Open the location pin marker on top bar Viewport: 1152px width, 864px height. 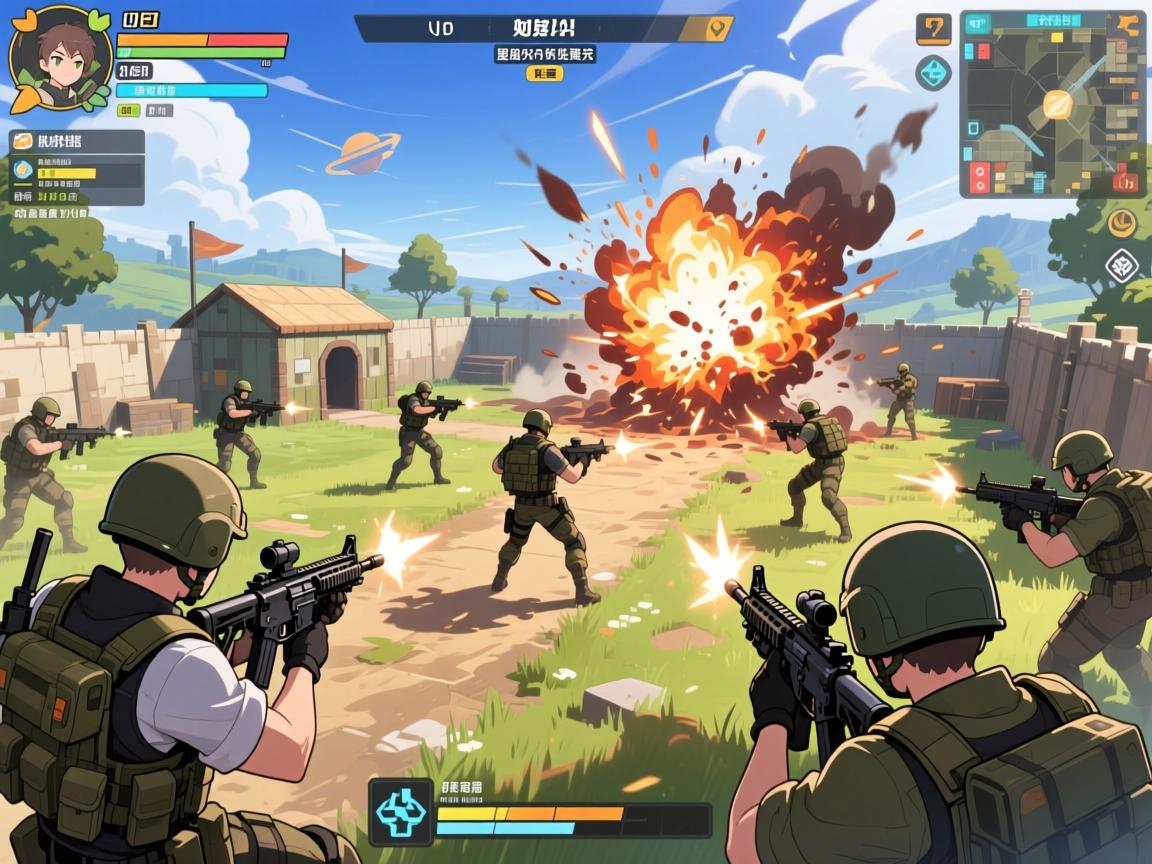pyautogui.click(x=714, y=29)
